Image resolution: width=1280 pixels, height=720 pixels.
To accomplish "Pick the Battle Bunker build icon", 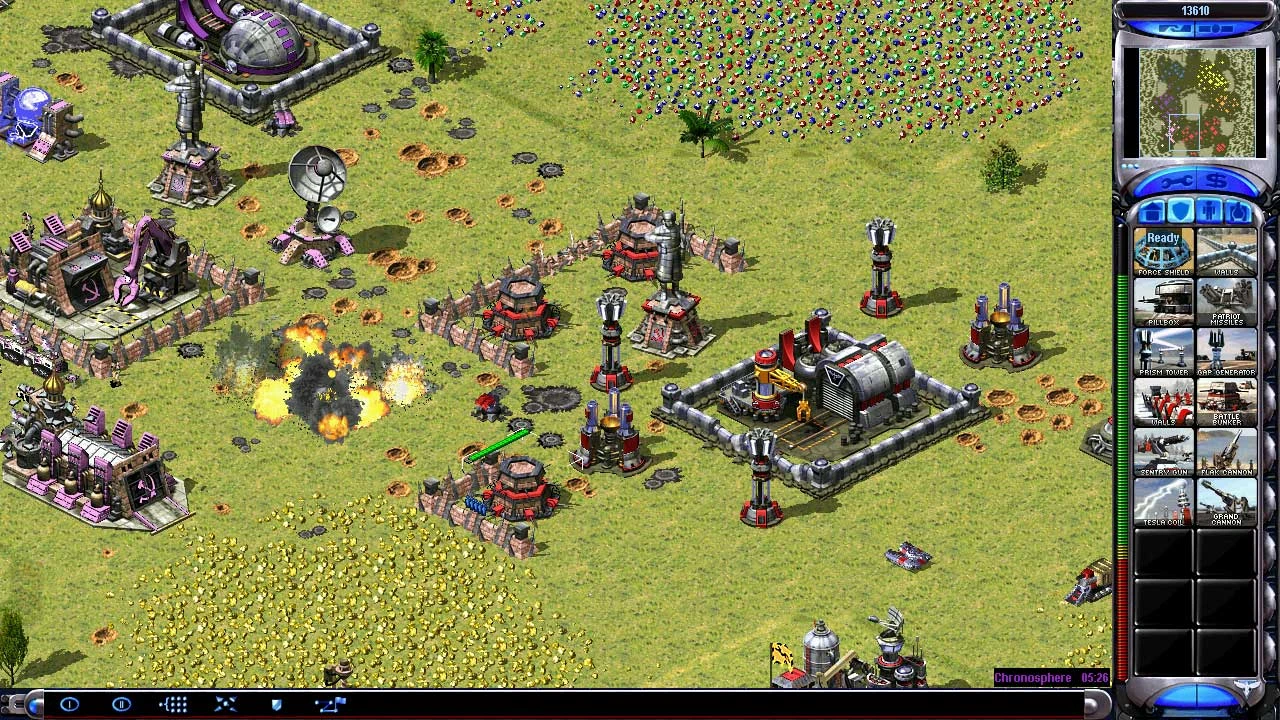I will point(1226,402).
